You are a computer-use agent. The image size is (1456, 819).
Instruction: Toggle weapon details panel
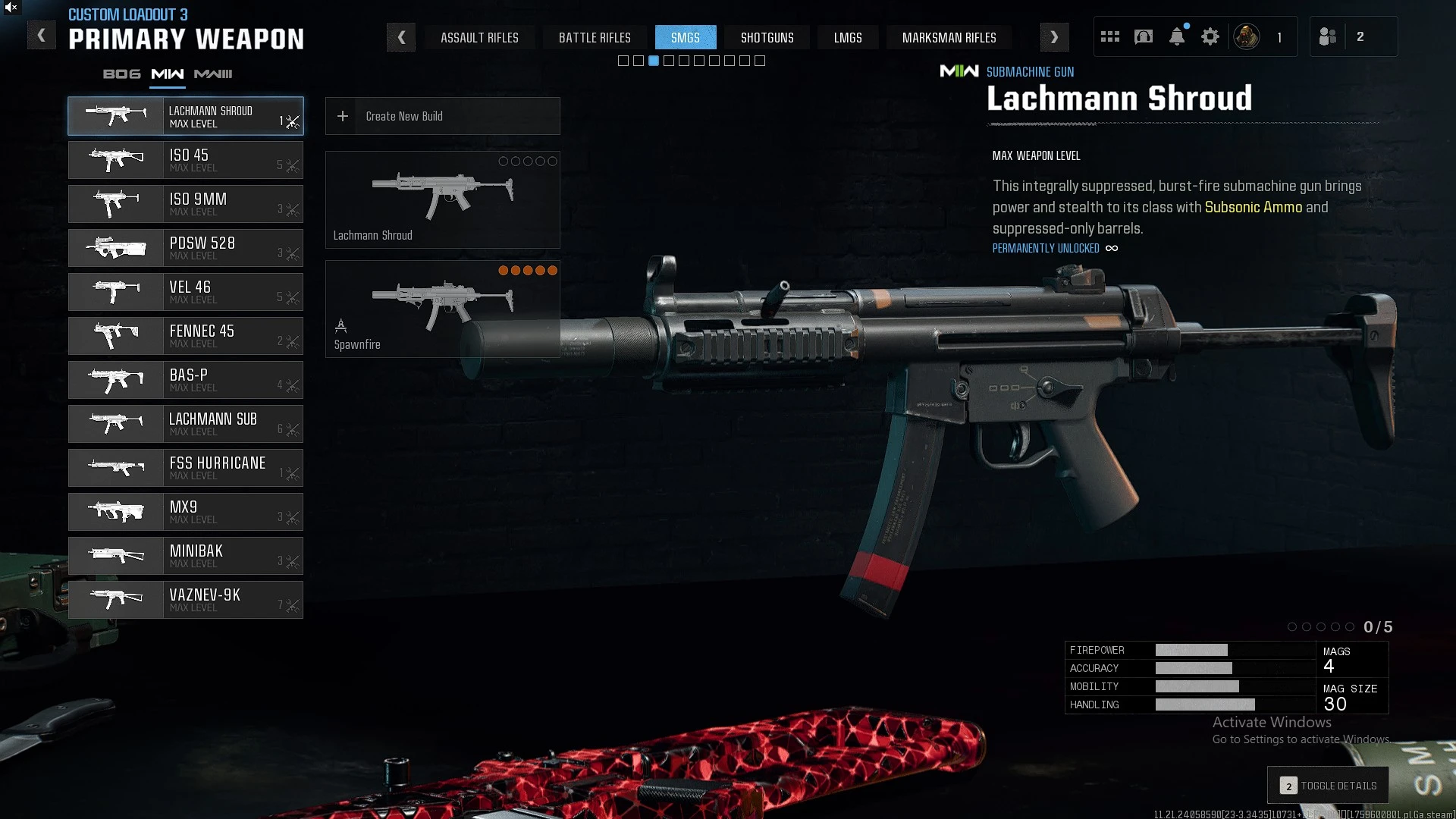point(1328,786)
